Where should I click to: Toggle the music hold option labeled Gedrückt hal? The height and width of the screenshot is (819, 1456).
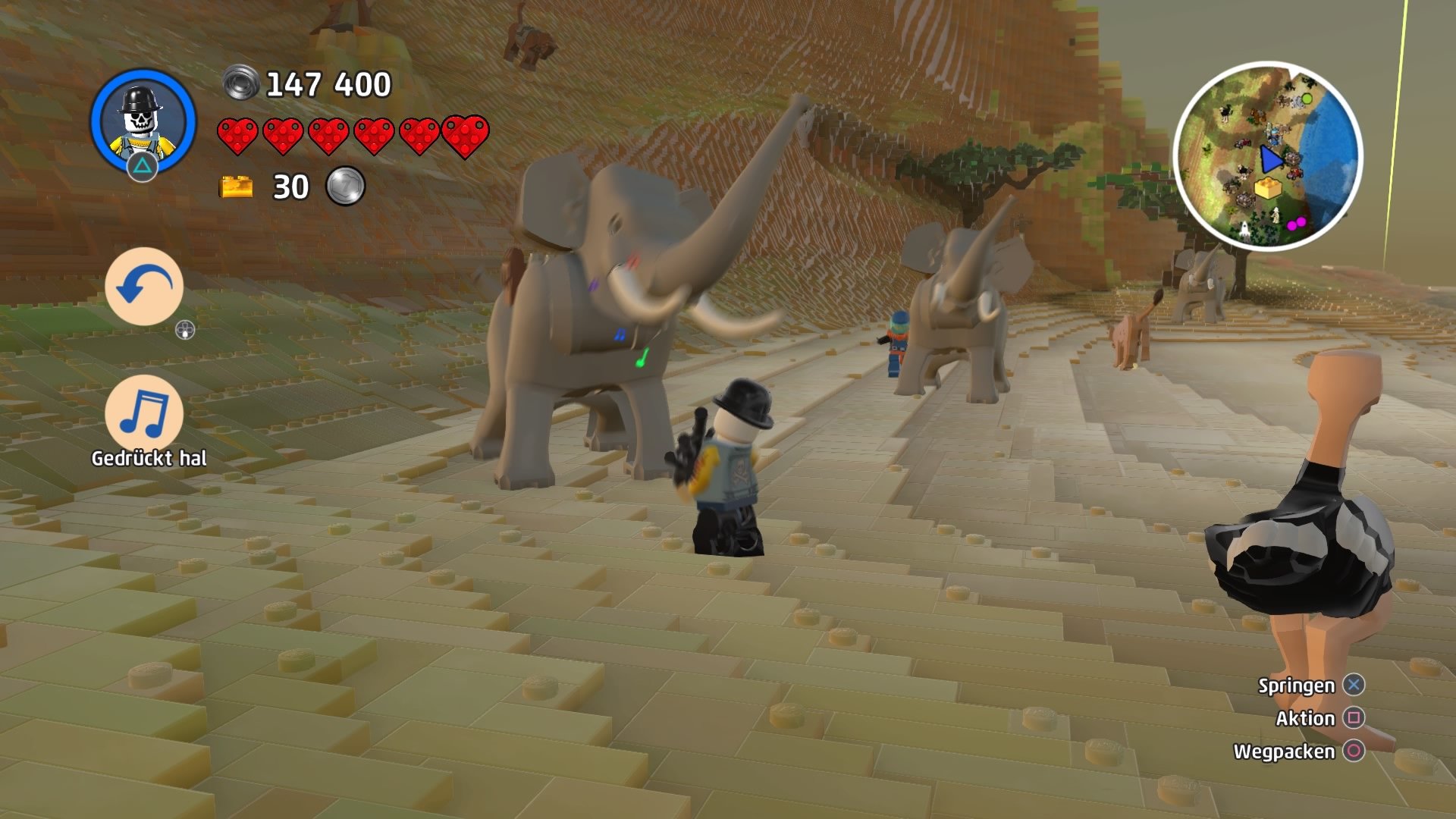click(148, 458)
